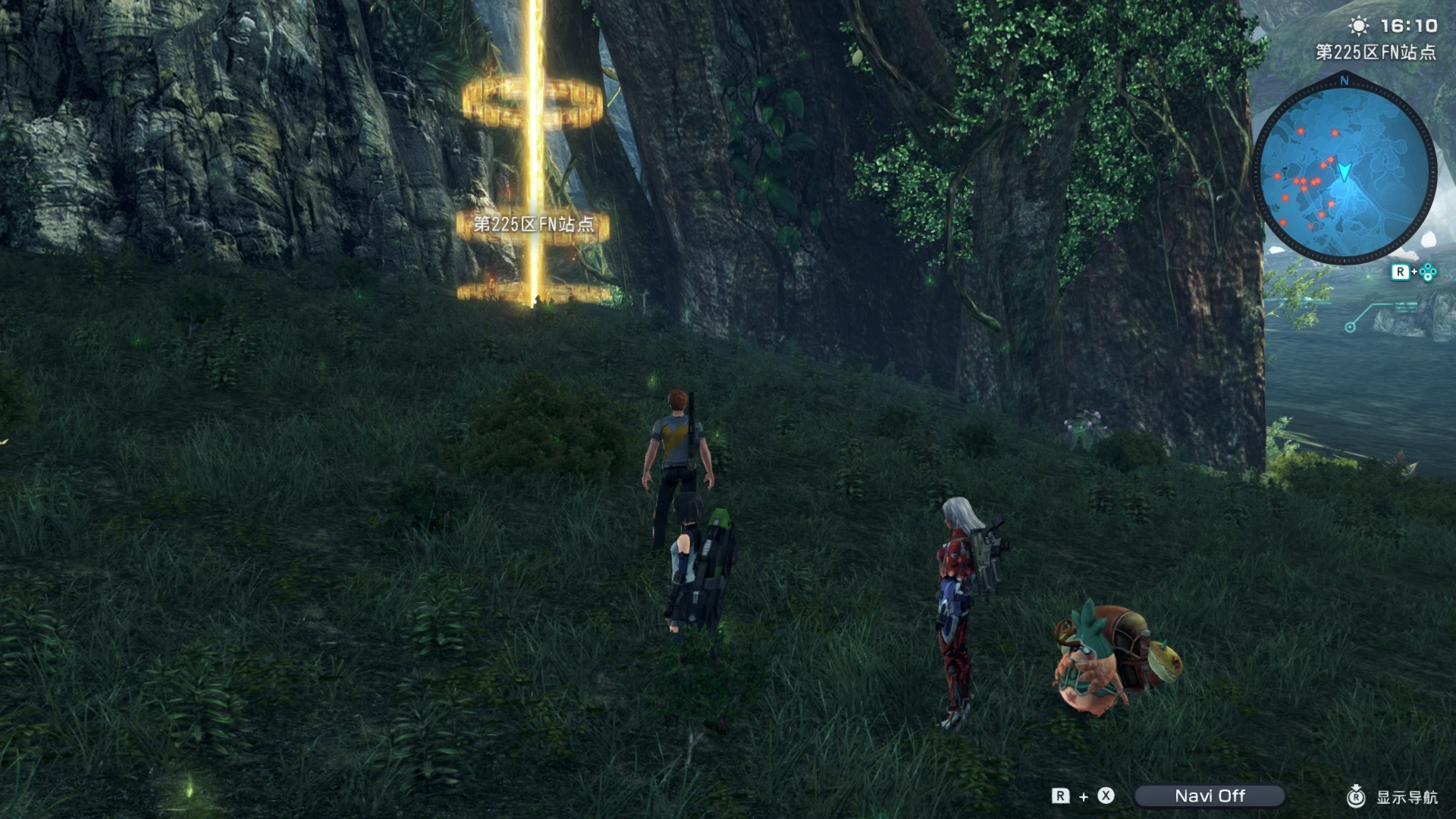Click the R button icon near 显示导航

pyautogui.click(x=1357, y=796)
